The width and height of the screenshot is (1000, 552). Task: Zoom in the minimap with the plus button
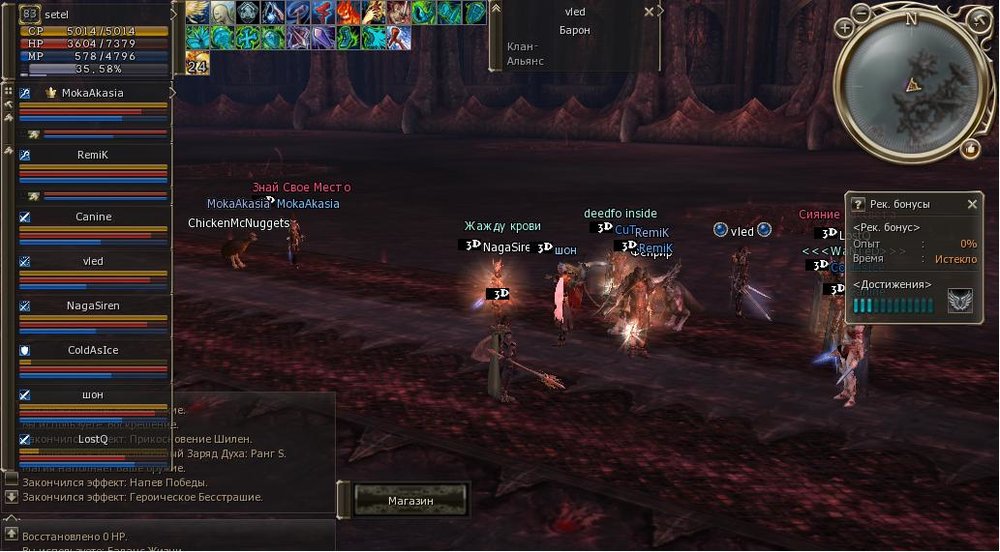(845, 27)
